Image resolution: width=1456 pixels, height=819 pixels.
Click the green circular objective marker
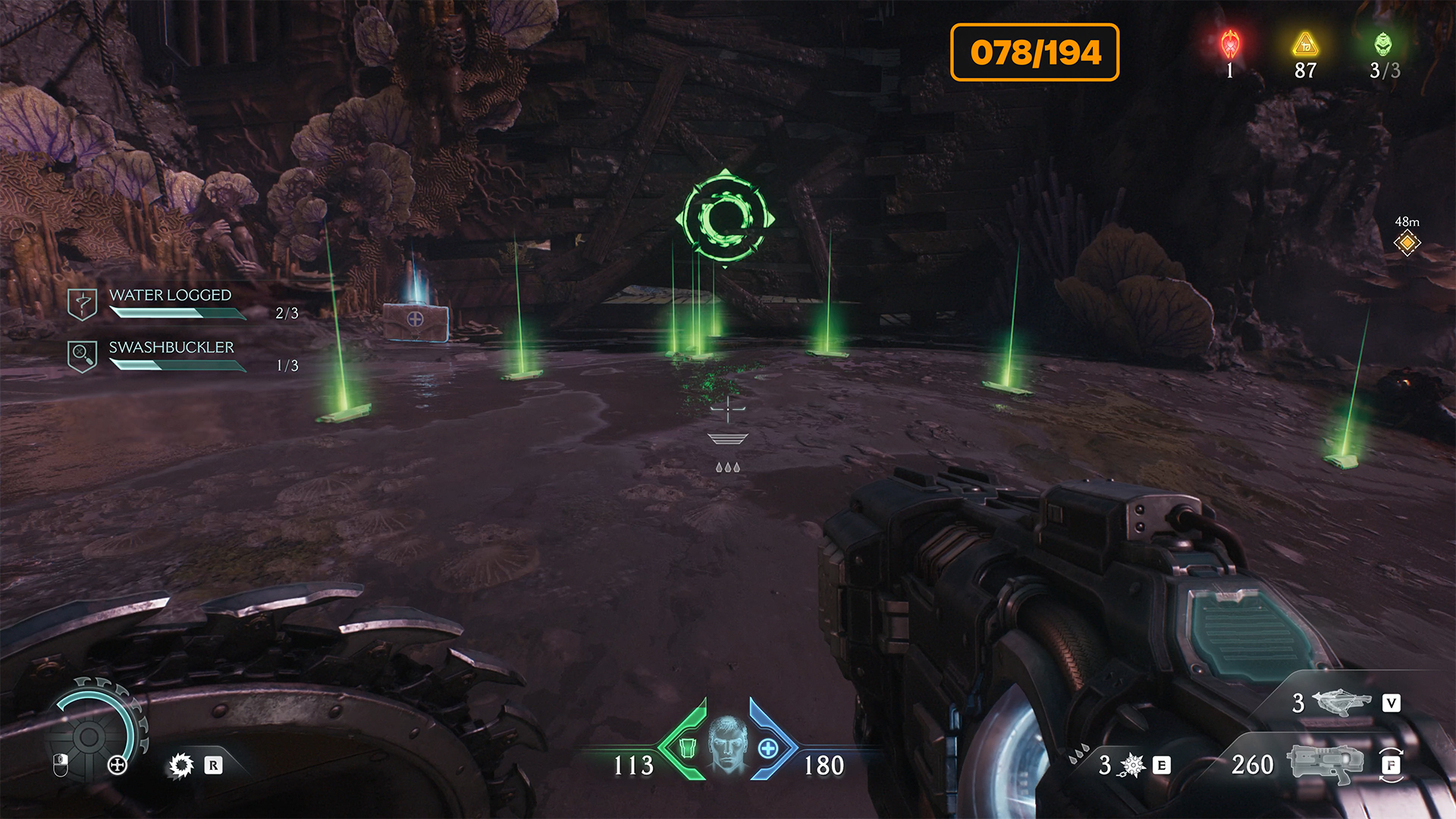click(725, 218)
